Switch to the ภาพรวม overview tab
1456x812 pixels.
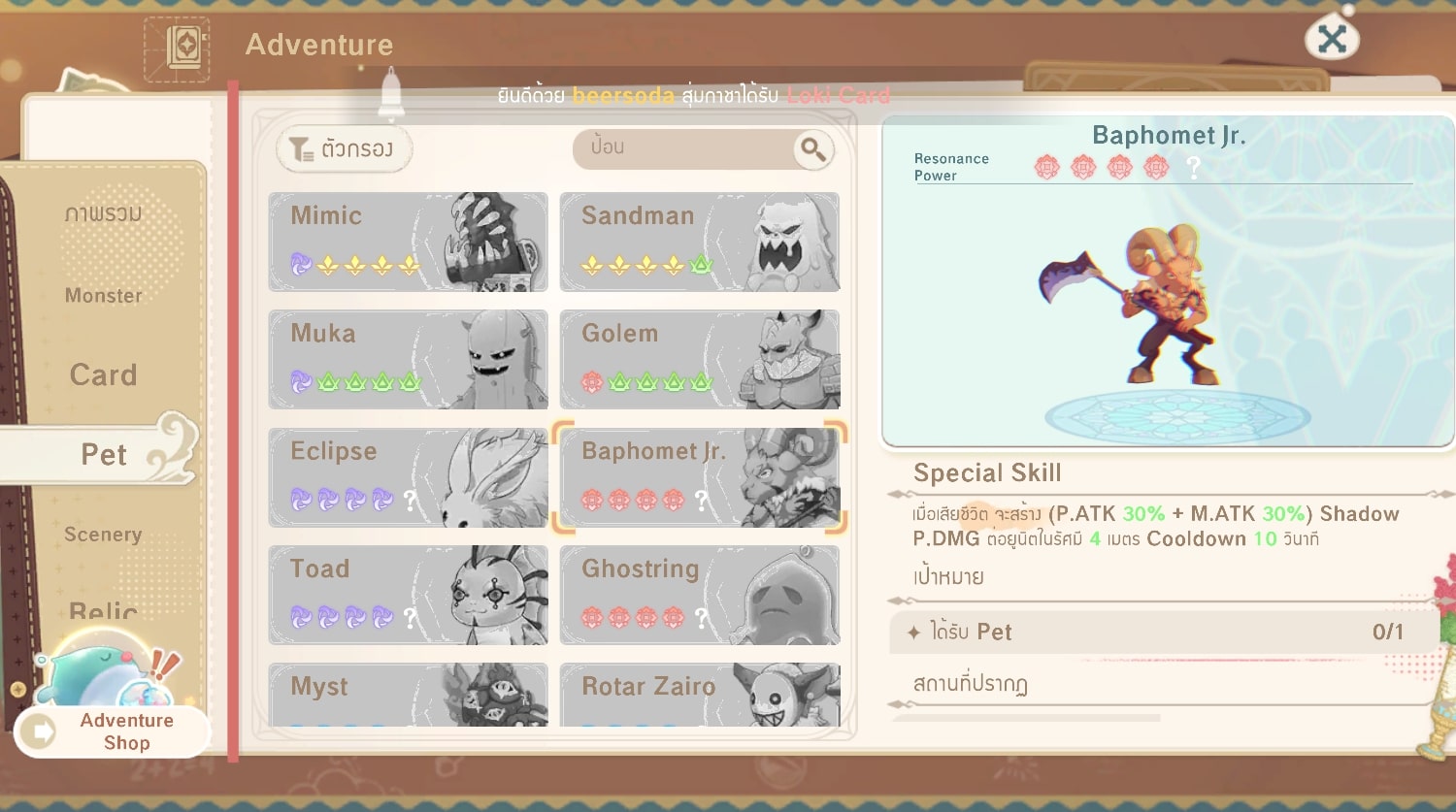pos(103,213)
